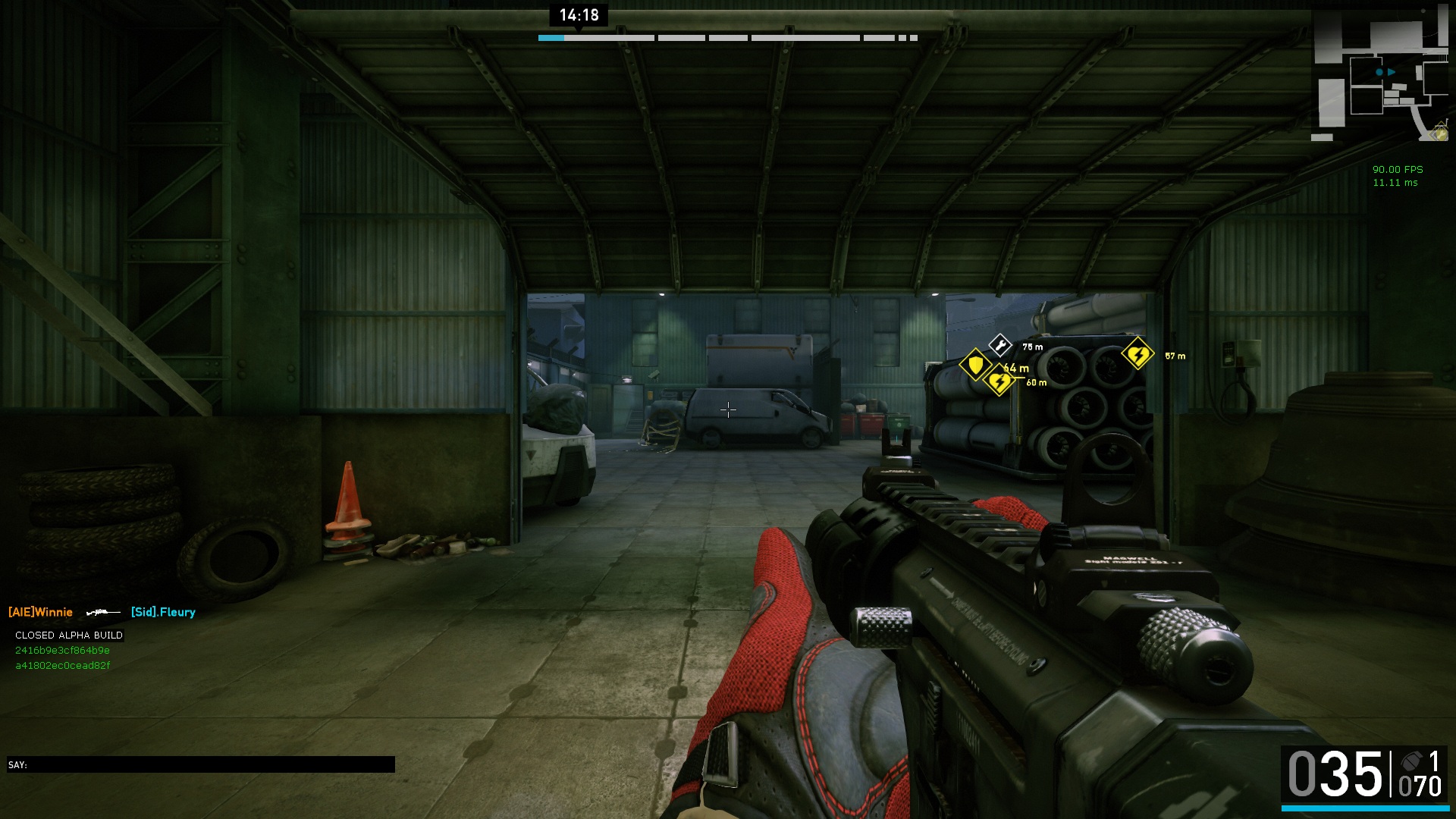Image resolution: width=1456 pixels, height=819 pixels.
Task: Click [AIE]Winnie's name in the kill feed
Action: pos(41,612)
